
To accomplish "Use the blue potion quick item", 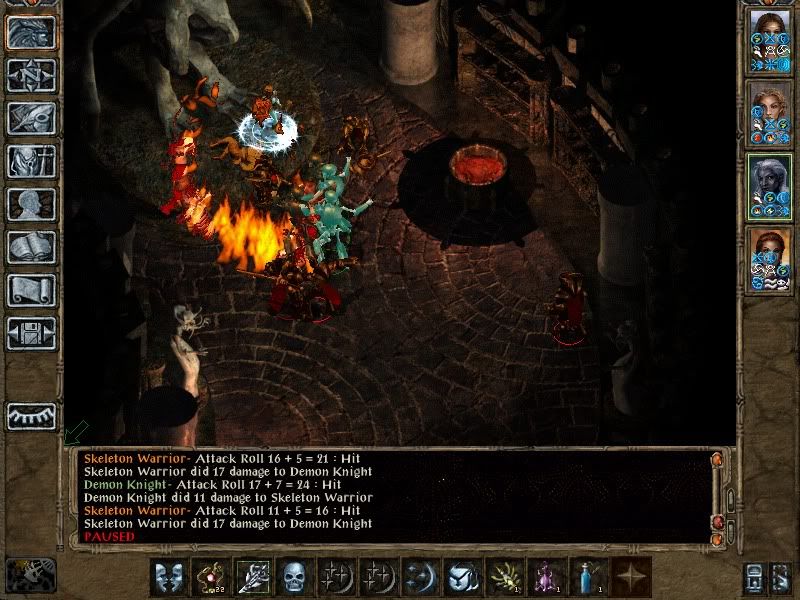I will click(x=589, y=577).
